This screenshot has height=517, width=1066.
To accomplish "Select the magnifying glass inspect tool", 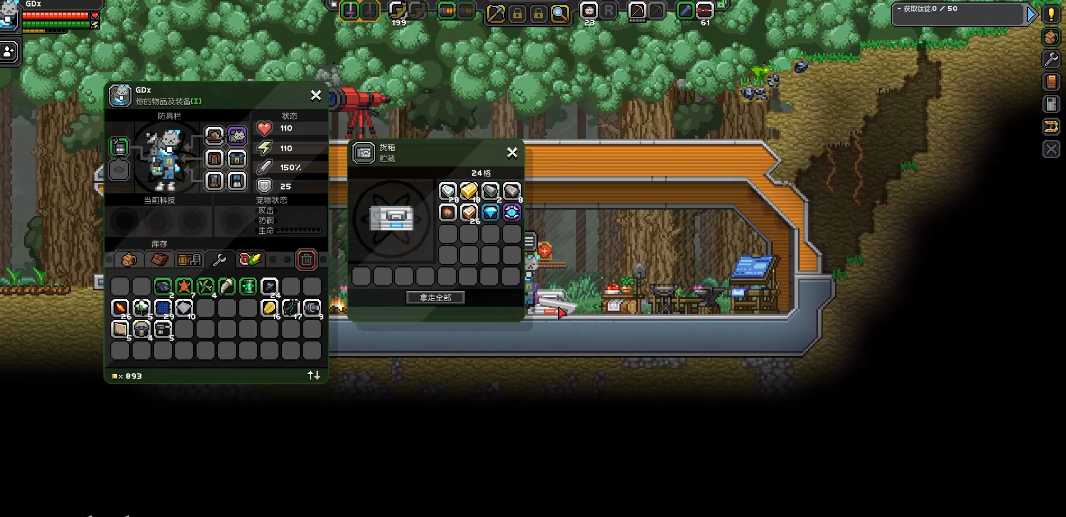I will click(x=560, y=13).
